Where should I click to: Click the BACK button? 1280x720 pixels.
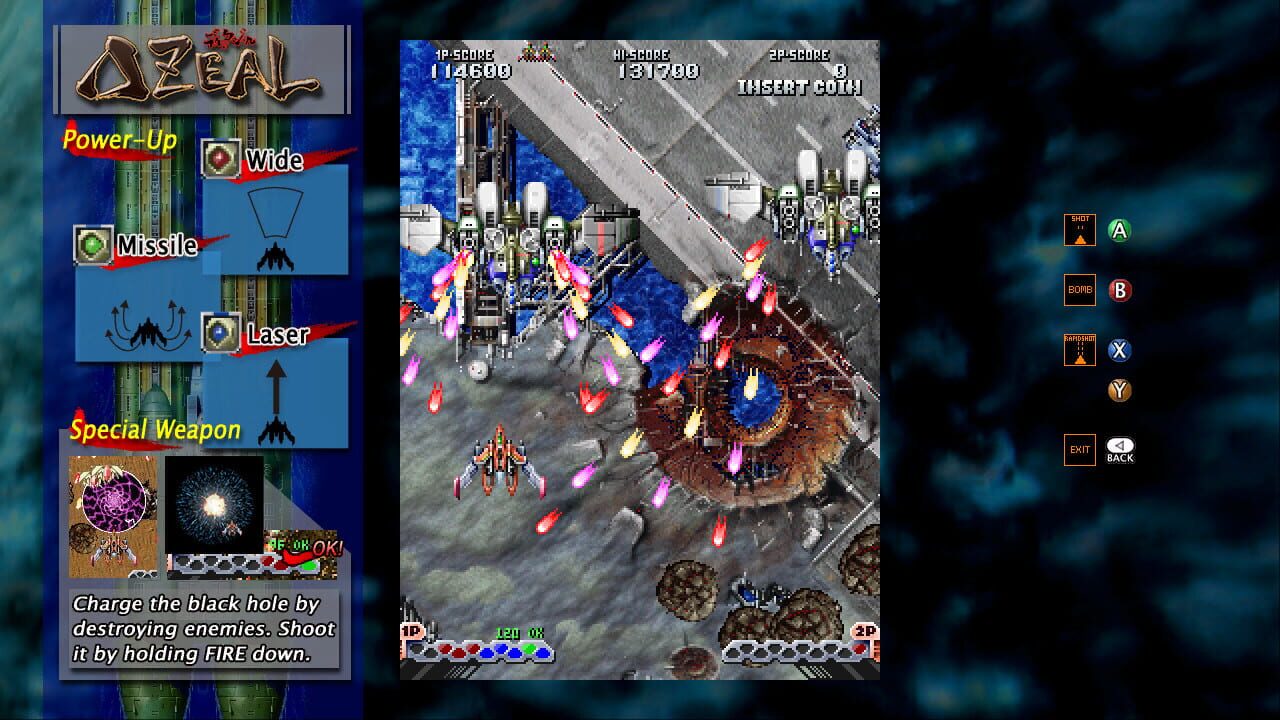point(1121,449)
